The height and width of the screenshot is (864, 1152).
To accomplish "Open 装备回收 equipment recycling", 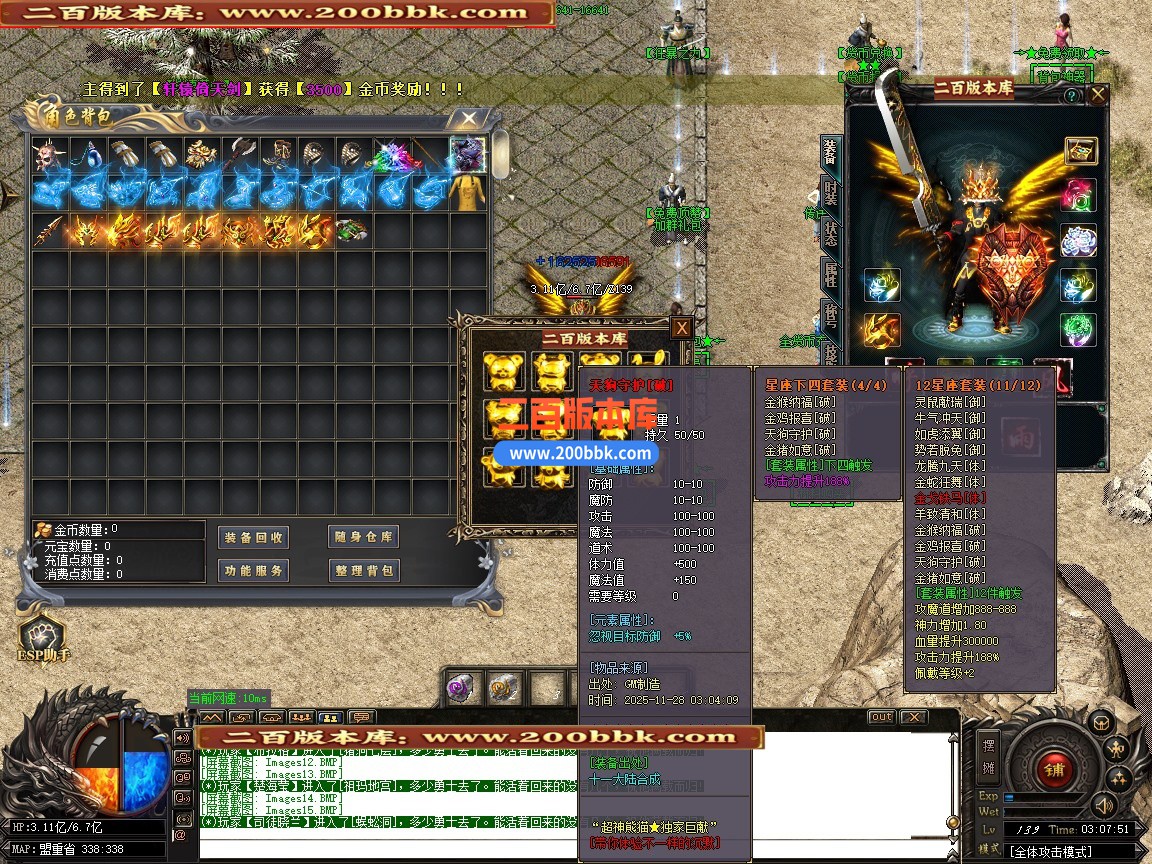I will tap(253, 537).
